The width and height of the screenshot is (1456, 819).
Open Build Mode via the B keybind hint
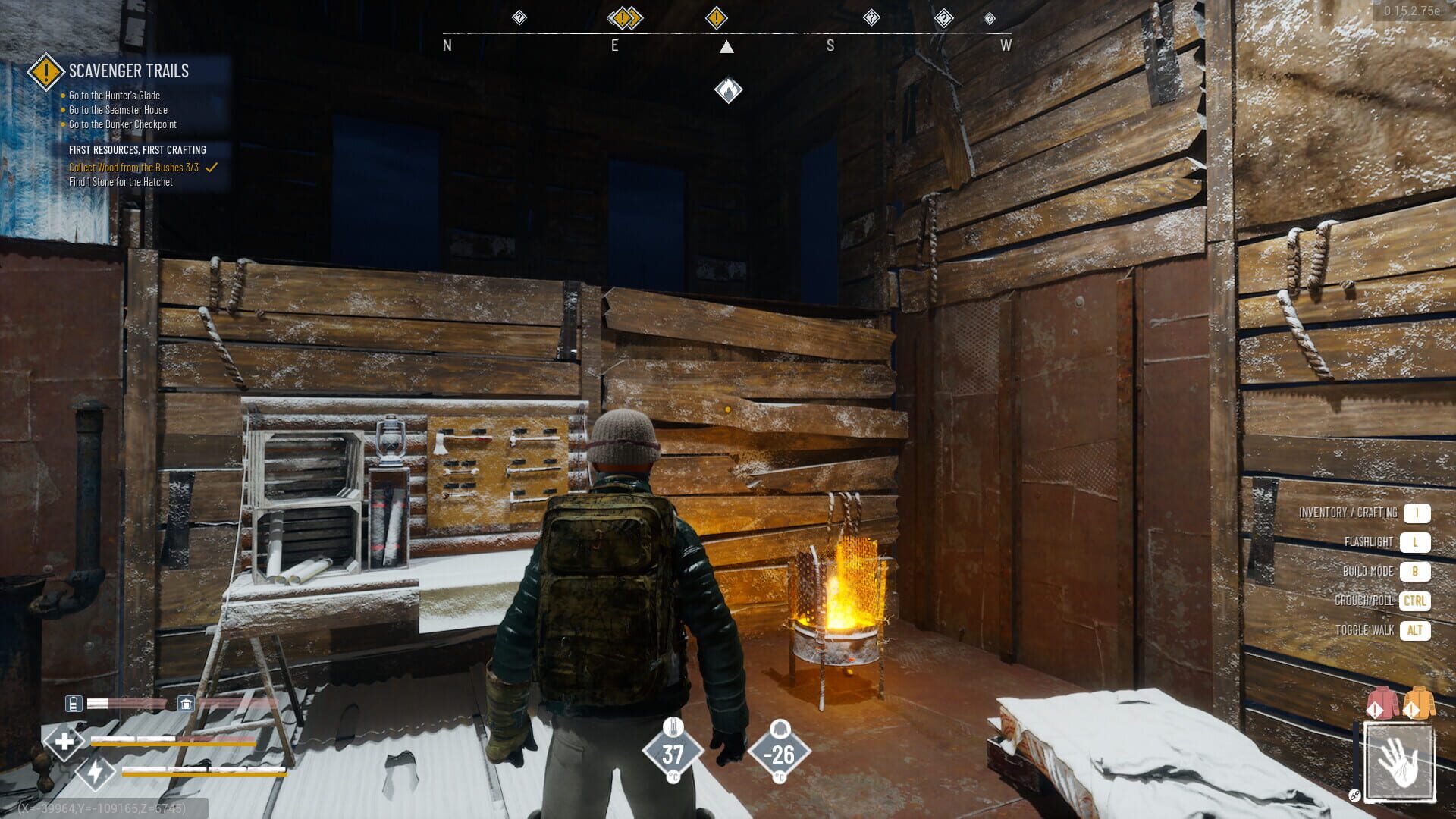(x=1417, y=571)
